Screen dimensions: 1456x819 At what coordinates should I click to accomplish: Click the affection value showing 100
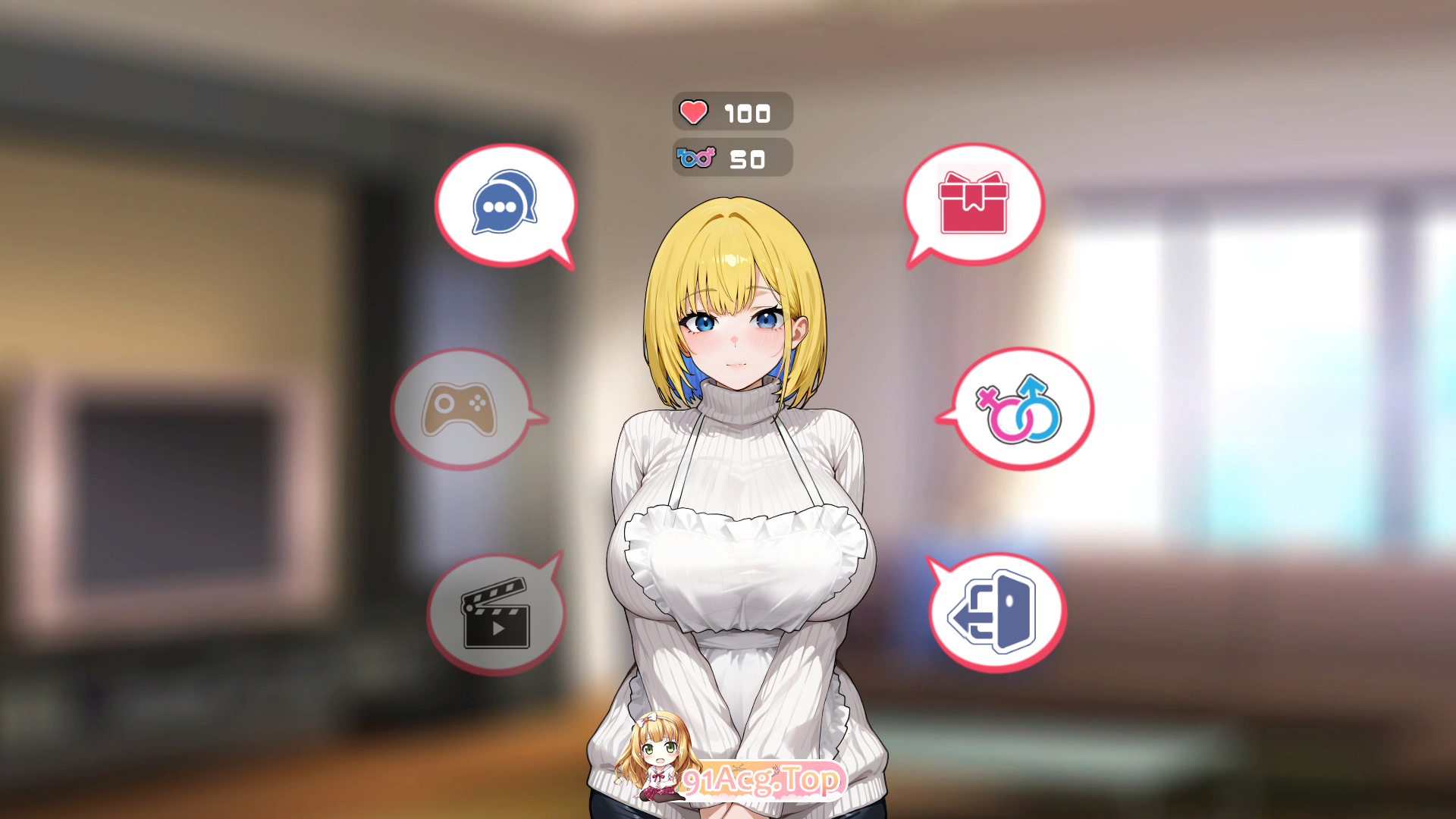click(746, 113)
